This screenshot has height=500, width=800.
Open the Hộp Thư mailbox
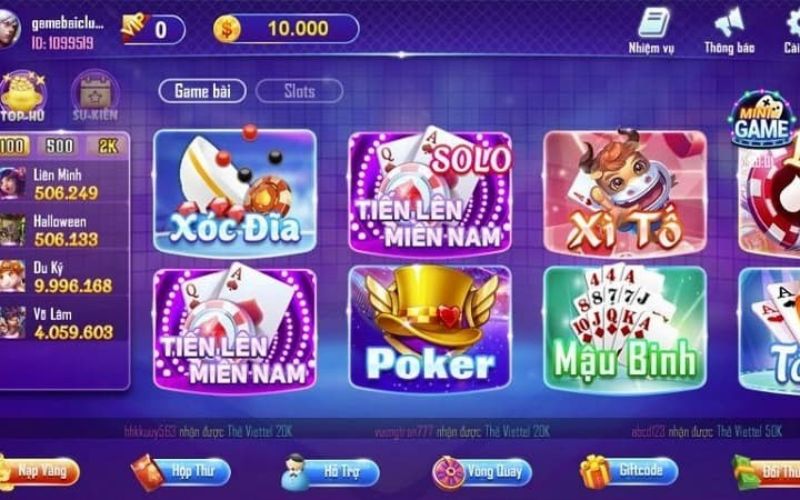coord(181,470)
